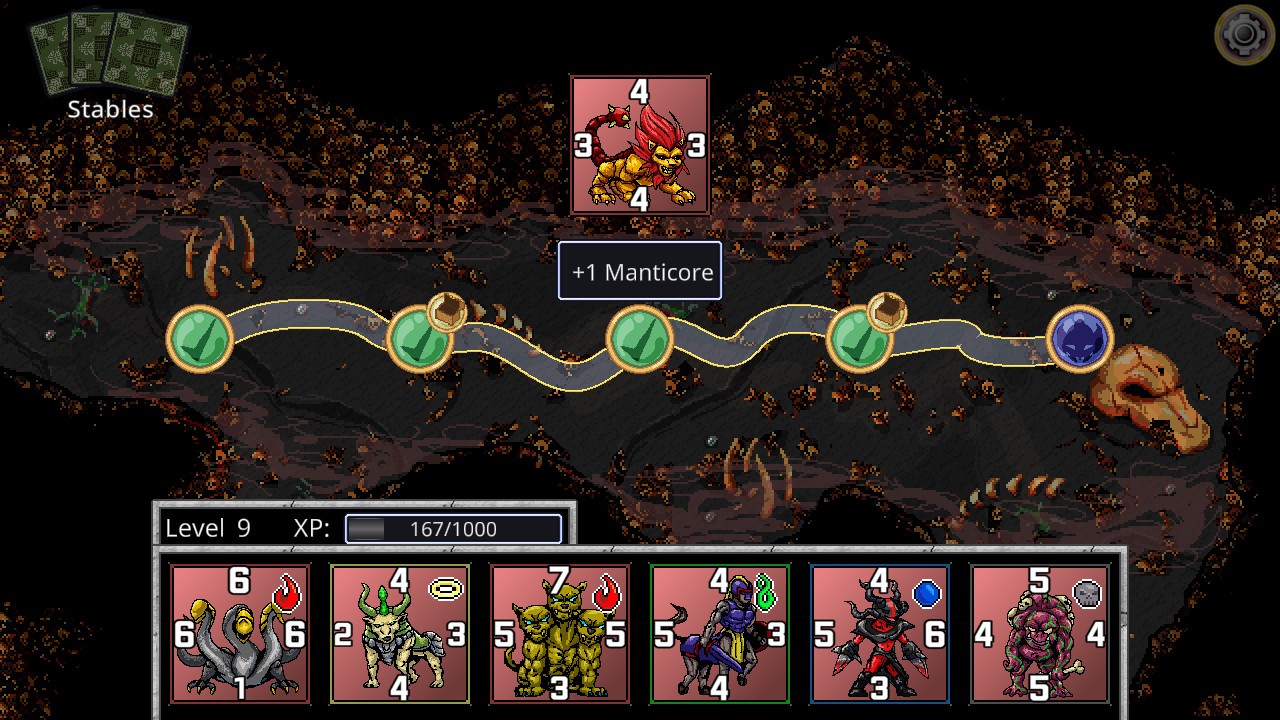Image resolution: width=1280 pixels, height=720 pixels.
Task: Choose the dark blue final stage node
Action: (x=1080, y=338)
